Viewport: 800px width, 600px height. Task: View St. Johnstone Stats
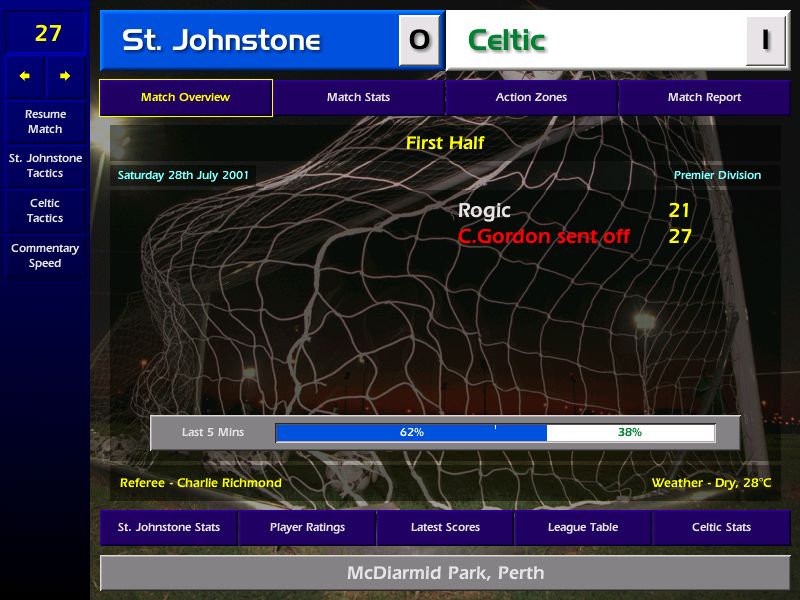point(168,528)
